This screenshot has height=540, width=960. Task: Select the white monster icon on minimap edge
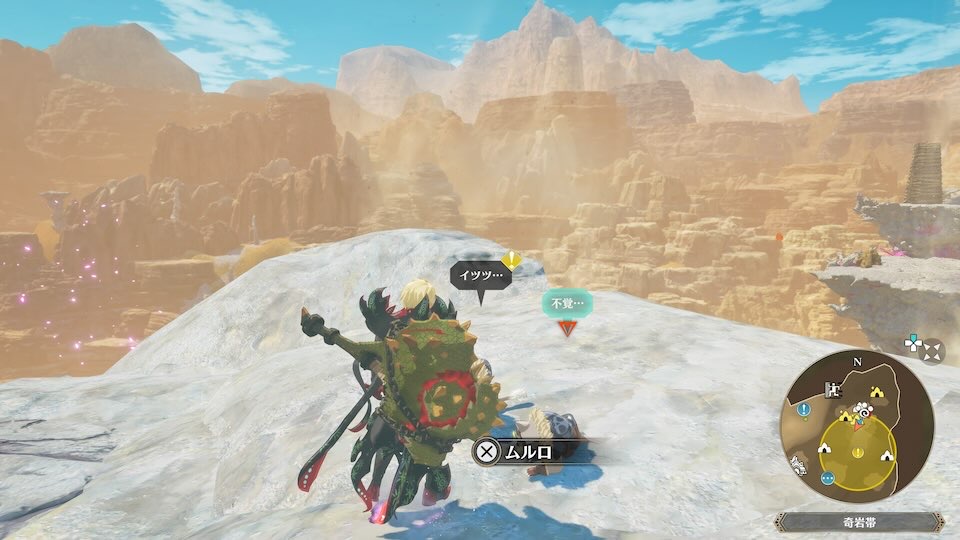[800, 464]
